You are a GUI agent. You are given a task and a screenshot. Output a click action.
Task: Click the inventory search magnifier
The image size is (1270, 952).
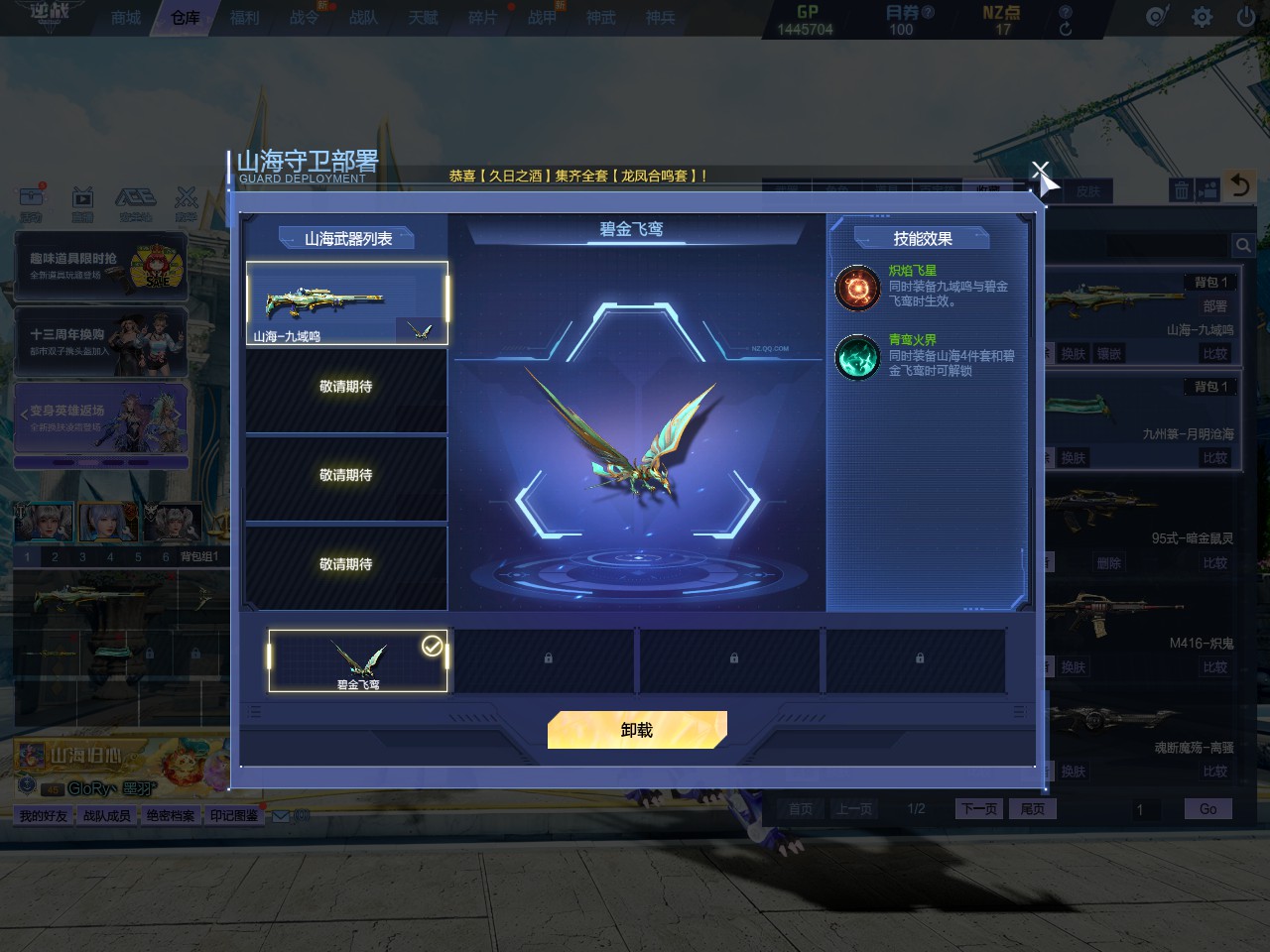[x=1242, y=245]
